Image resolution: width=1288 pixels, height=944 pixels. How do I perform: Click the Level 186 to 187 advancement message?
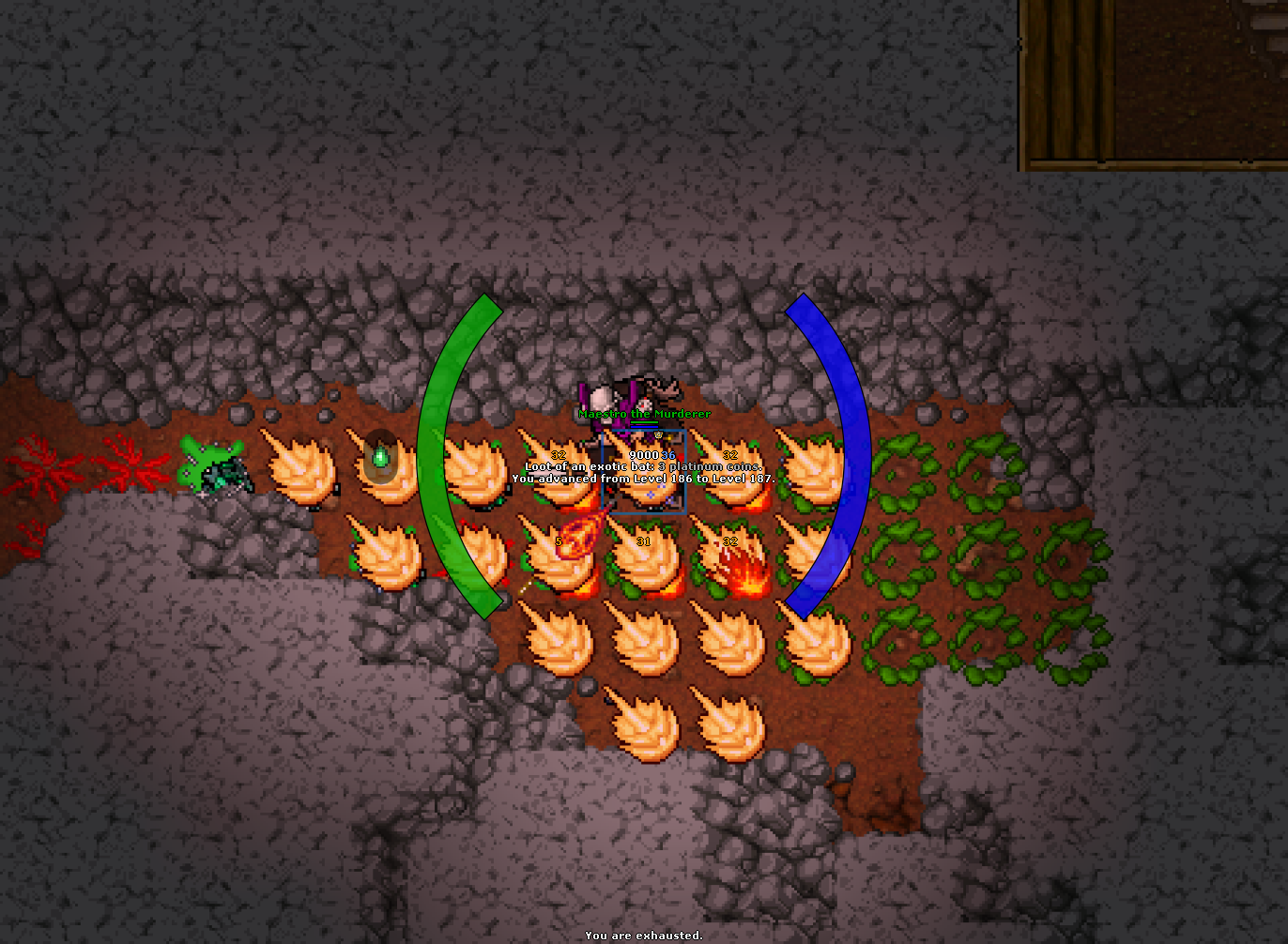point(644,478)
